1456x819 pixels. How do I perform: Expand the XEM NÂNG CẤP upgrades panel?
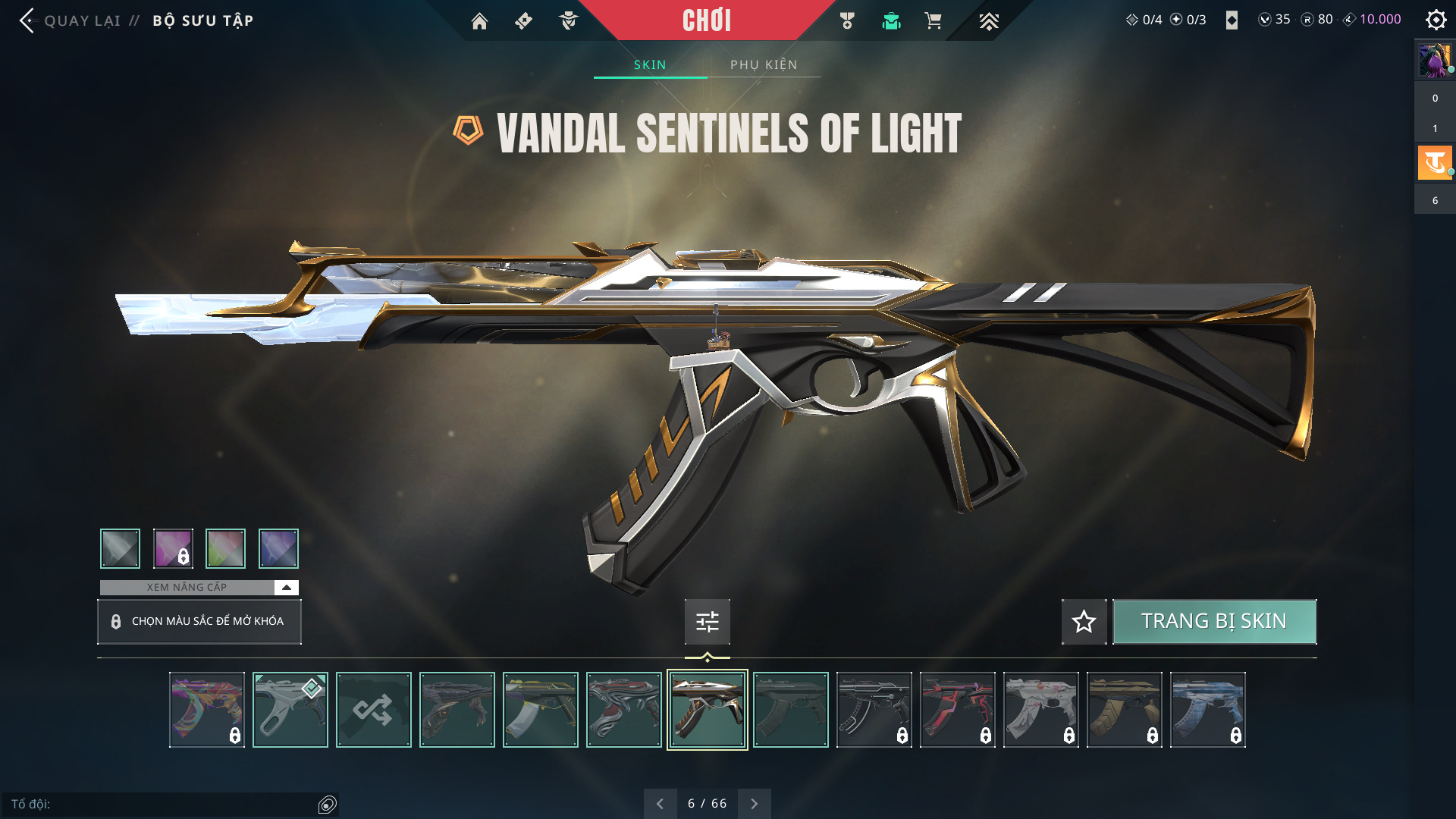click(x=286, y=588)
